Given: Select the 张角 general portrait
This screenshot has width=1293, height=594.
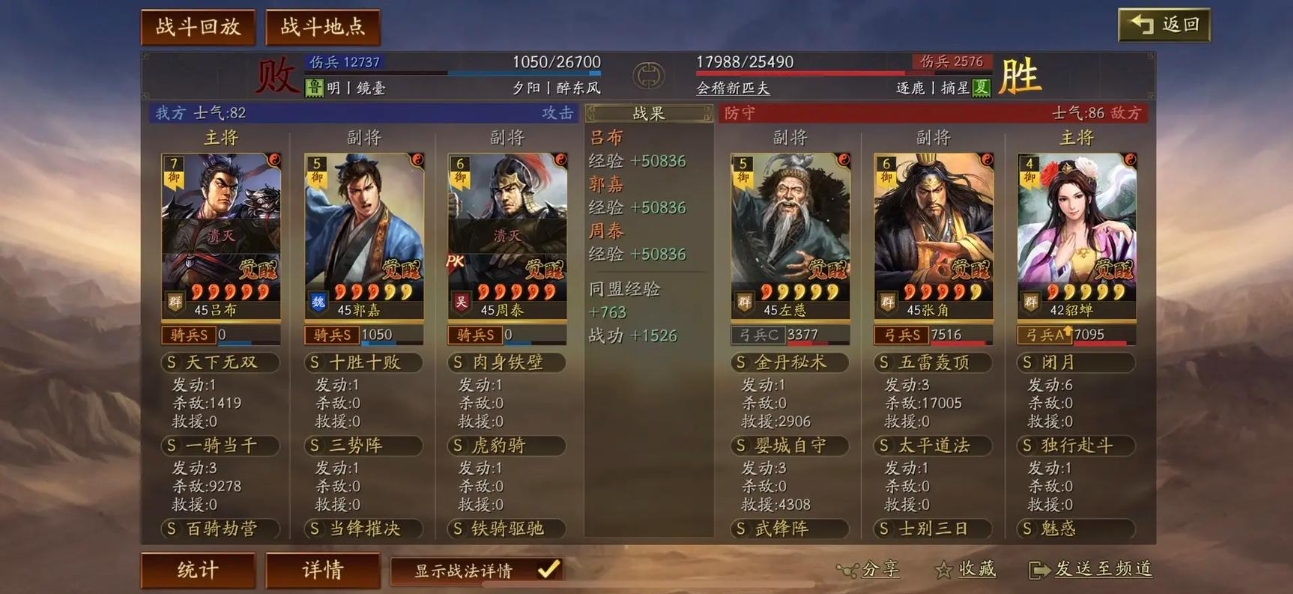Looking at the screenshot, I should pos(934,230).
